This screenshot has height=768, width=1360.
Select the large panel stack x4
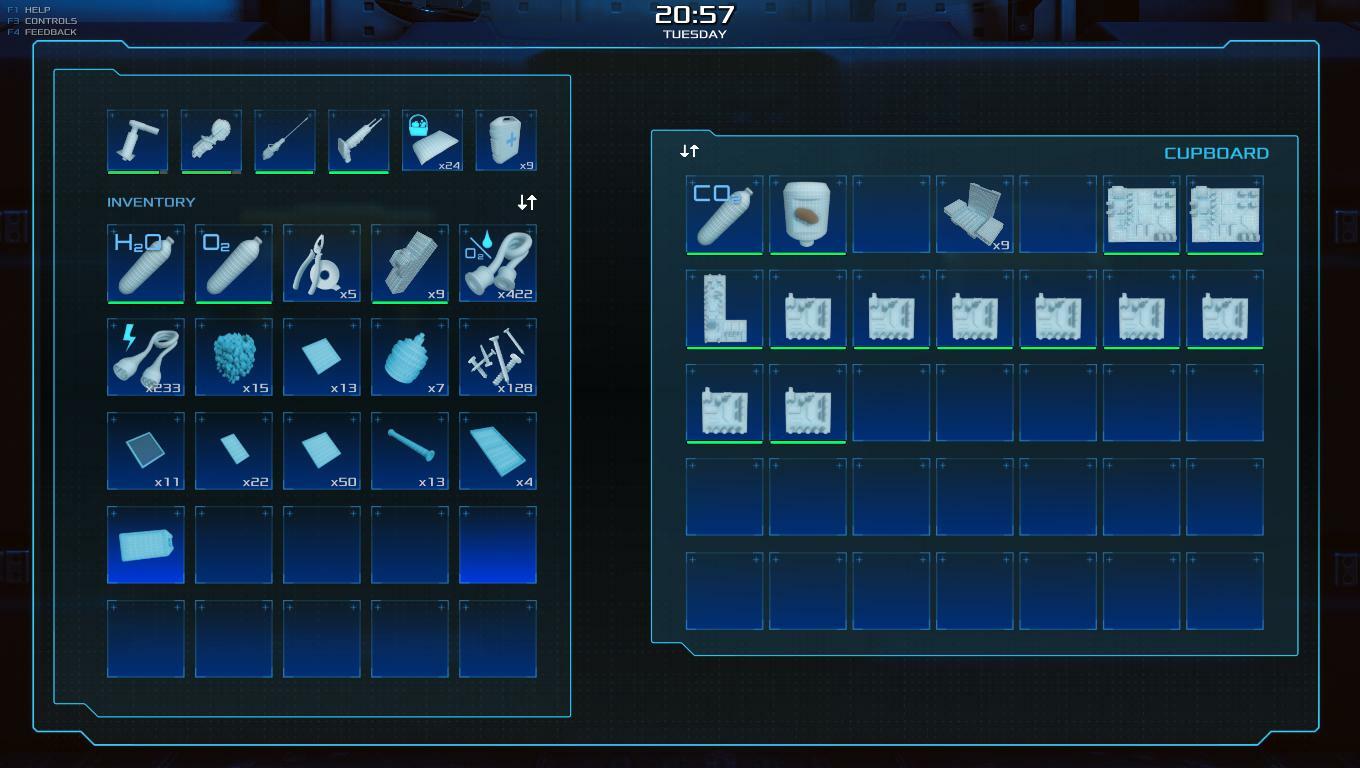pyautogui.click(x=498, y=451)
